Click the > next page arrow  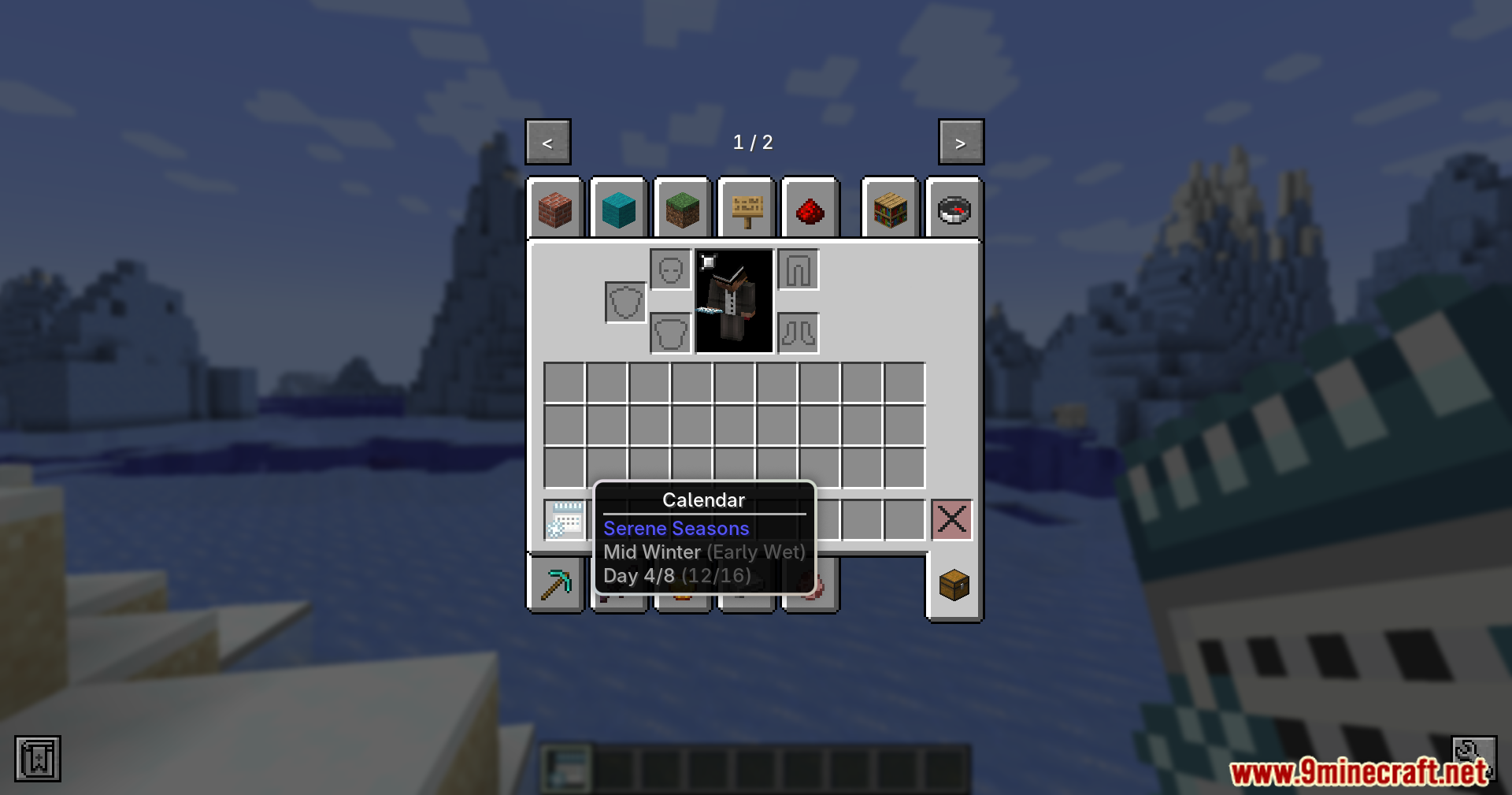960,142
